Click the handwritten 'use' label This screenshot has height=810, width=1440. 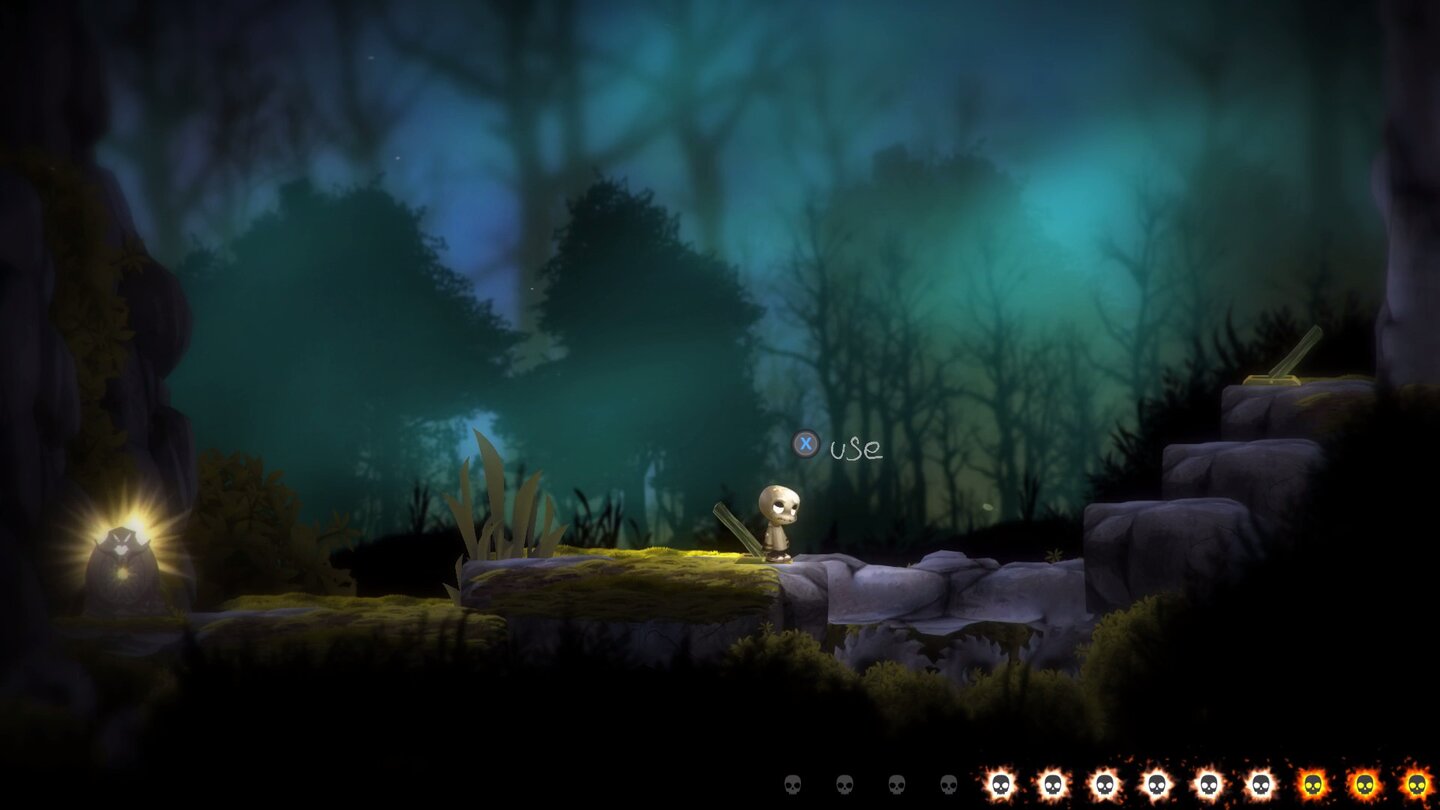(x=857, y=449)
